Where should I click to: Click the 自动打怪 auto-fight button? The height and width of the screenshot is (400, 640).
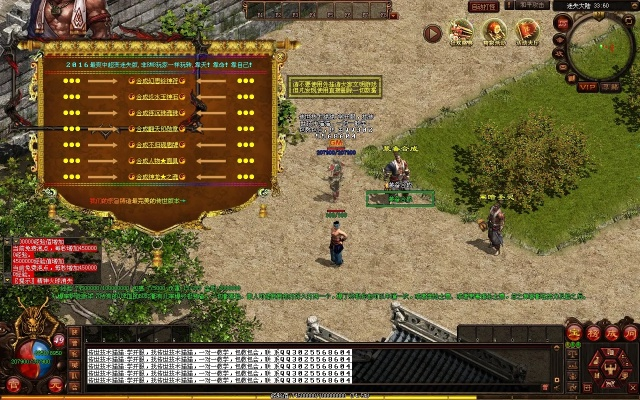[x=485, y=6]
